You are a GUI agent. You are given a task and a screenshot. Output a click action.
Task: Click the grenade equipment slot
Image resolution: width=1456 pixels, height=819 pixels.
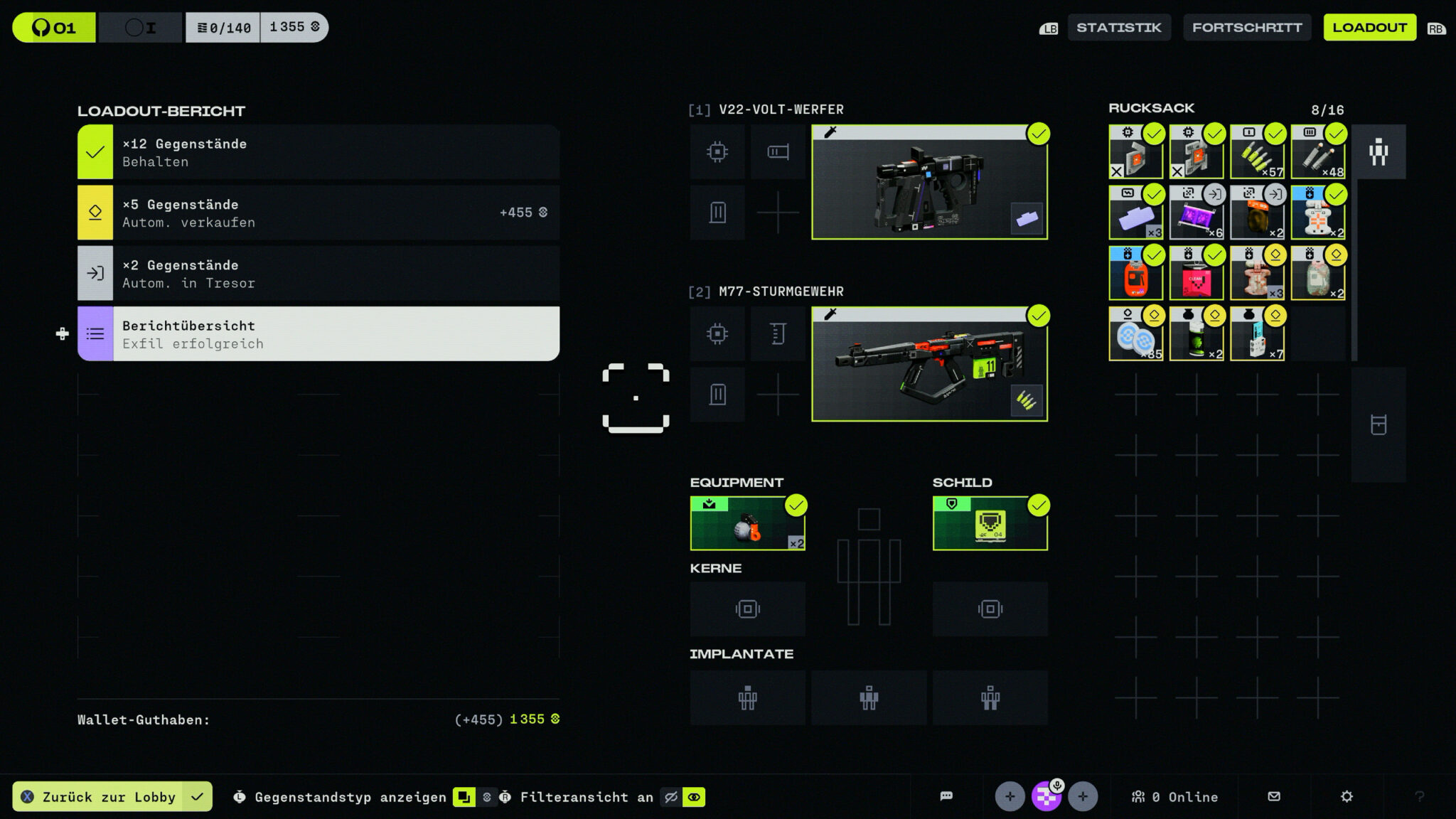click(747, 524)
